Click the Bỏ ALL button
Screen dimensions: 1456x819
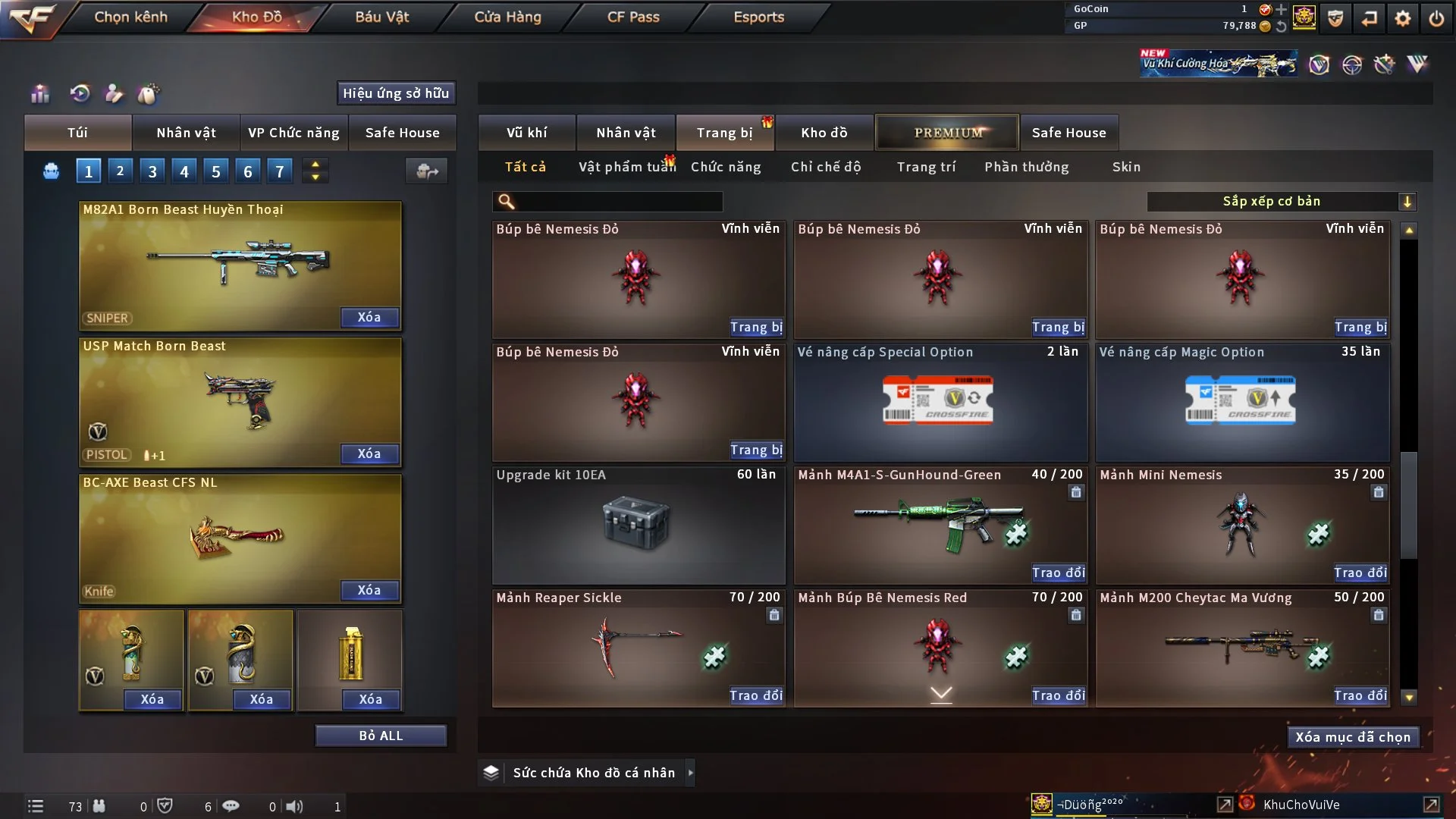tap(381, 736)
